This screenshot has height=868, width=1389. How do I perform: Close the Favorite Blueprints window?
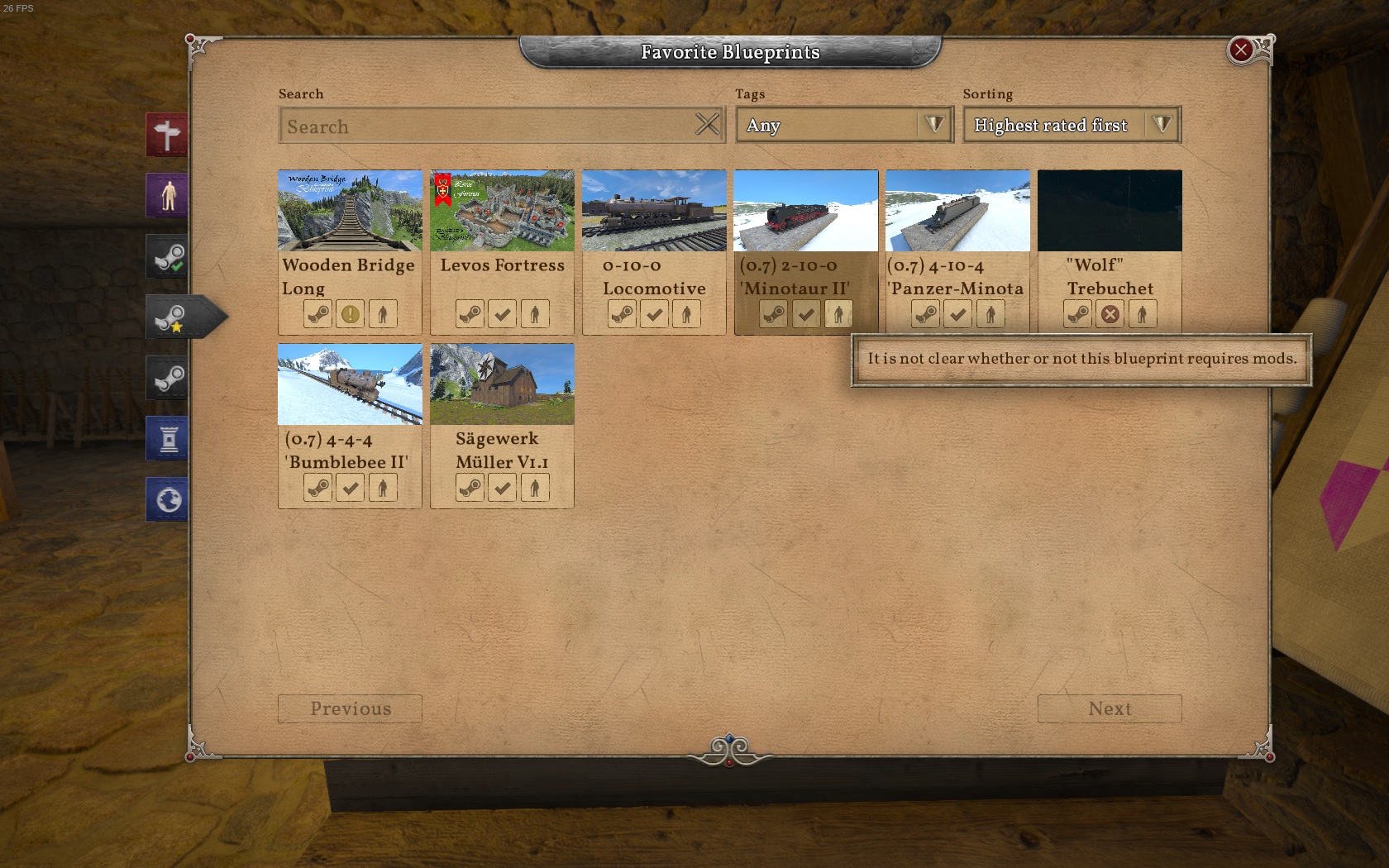1240,50
